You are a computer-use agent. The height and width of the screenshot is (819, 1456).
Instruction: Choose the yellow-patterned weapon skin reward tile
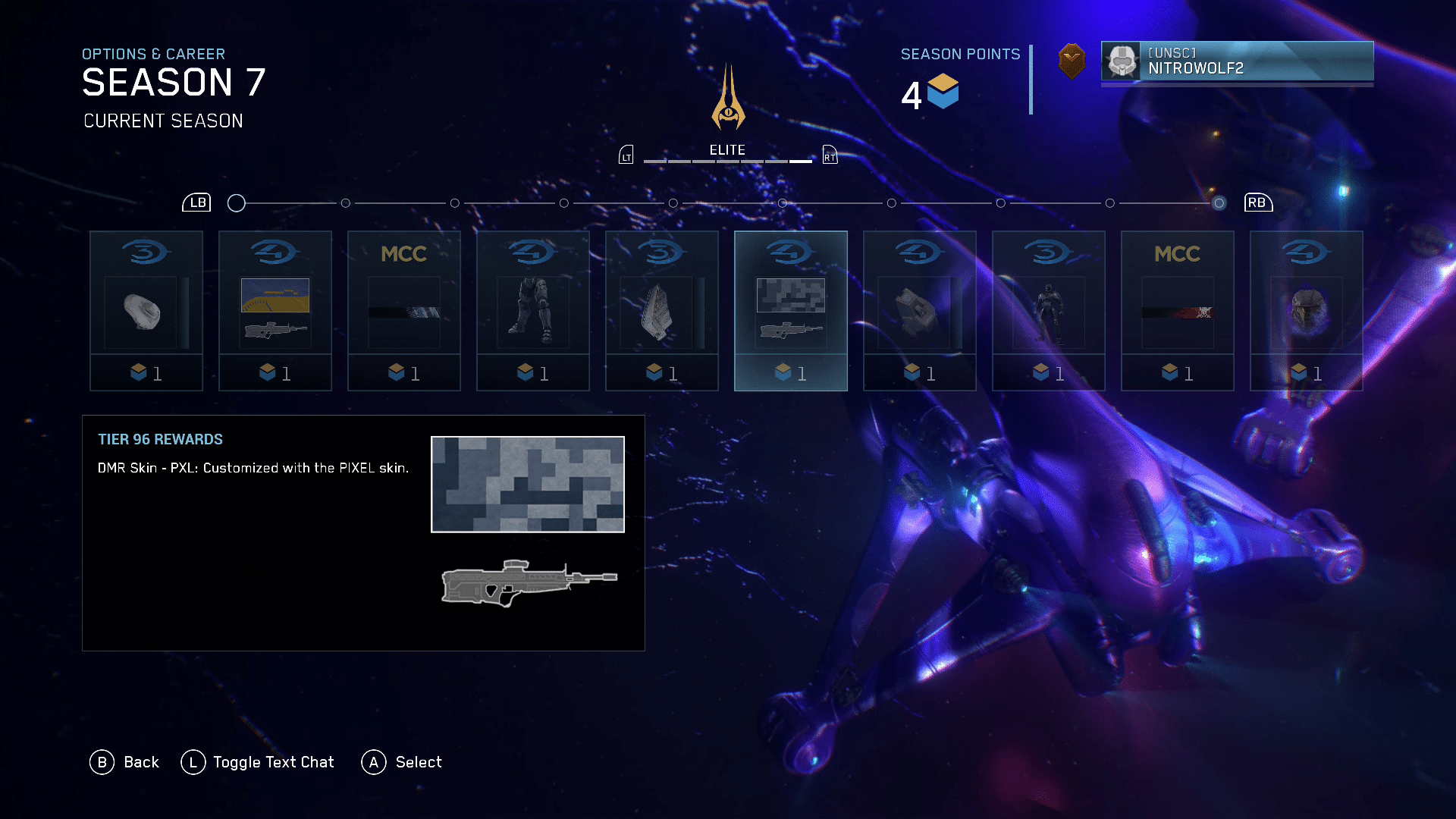click(275, 310)
